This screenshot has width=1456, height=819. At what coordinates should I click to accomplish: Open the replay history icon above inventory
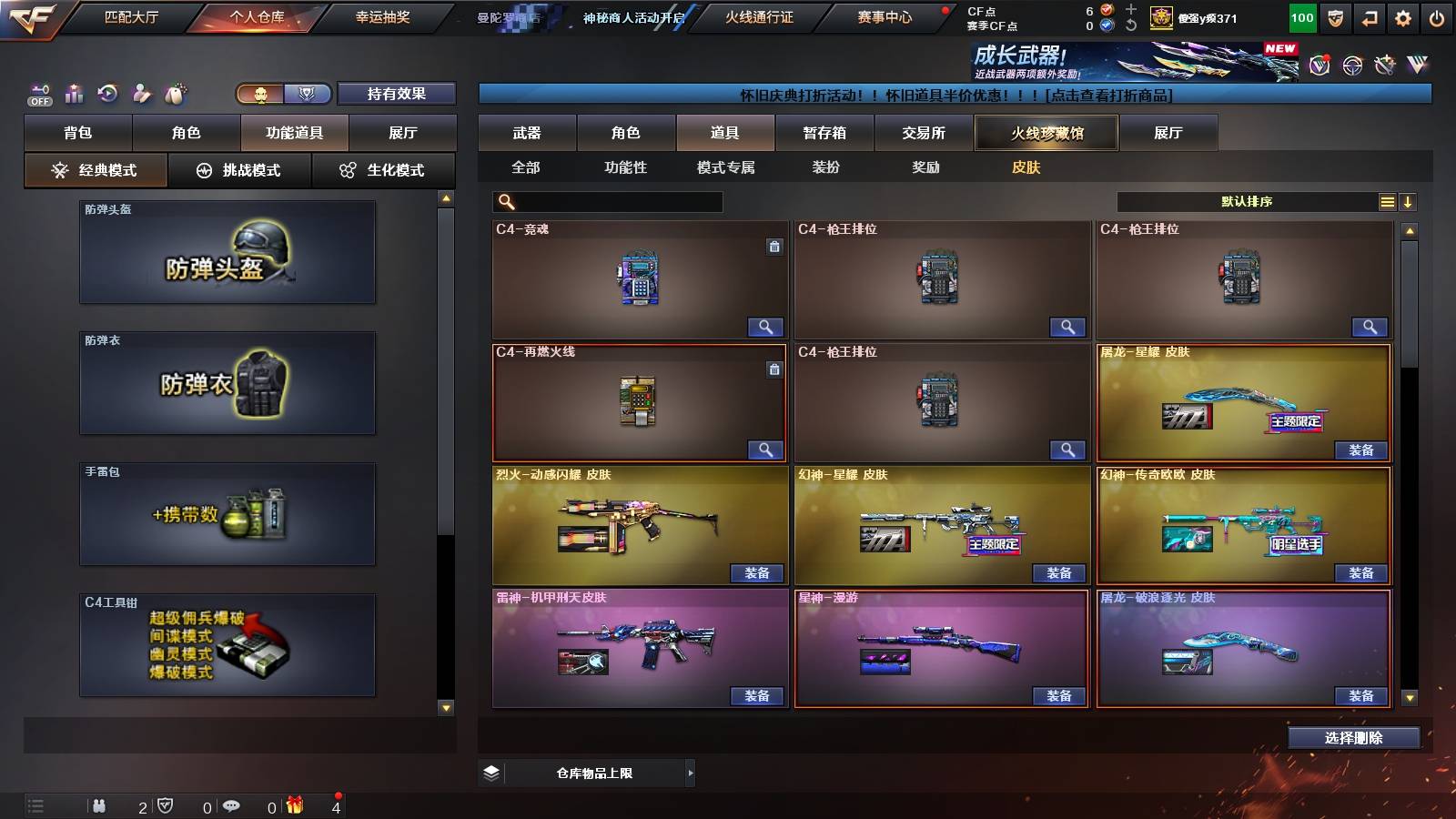[x=108, y=93]
